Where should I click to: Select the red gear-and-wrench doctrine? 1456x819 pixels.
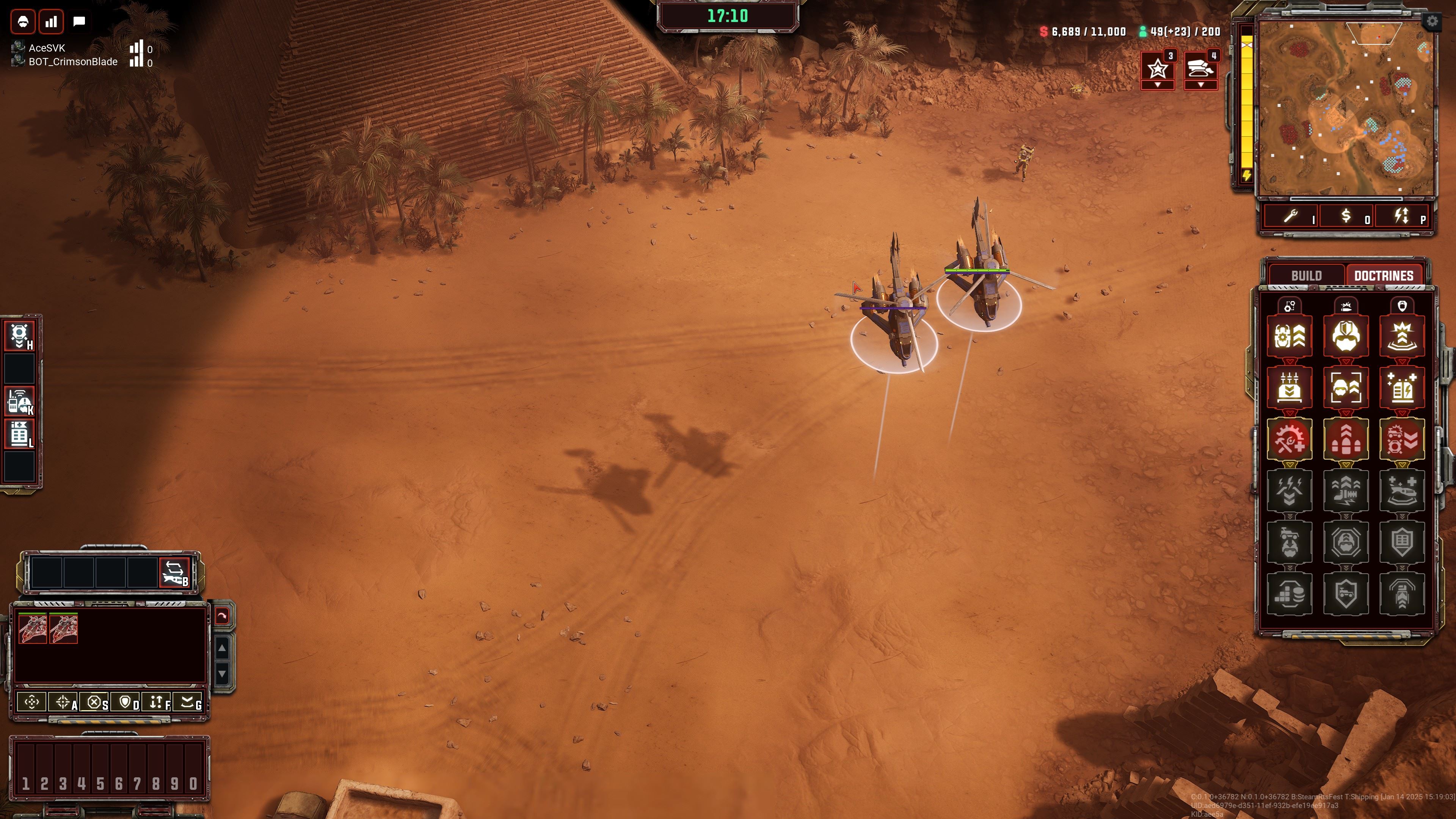tap(1289, 439)
